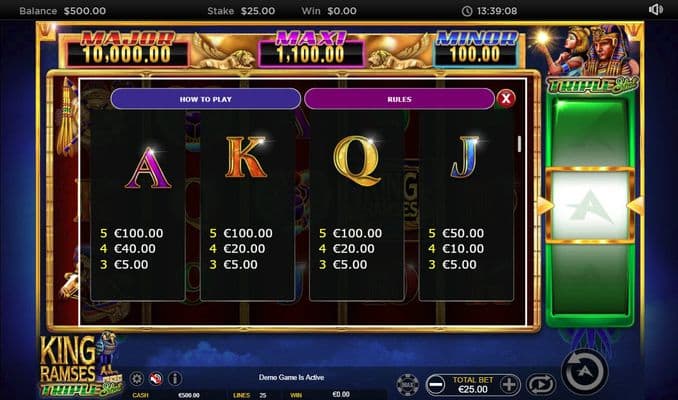This screenshot has height=400, width=678.
Task: Set max bet using the chip icon
Action: (407, 384)
